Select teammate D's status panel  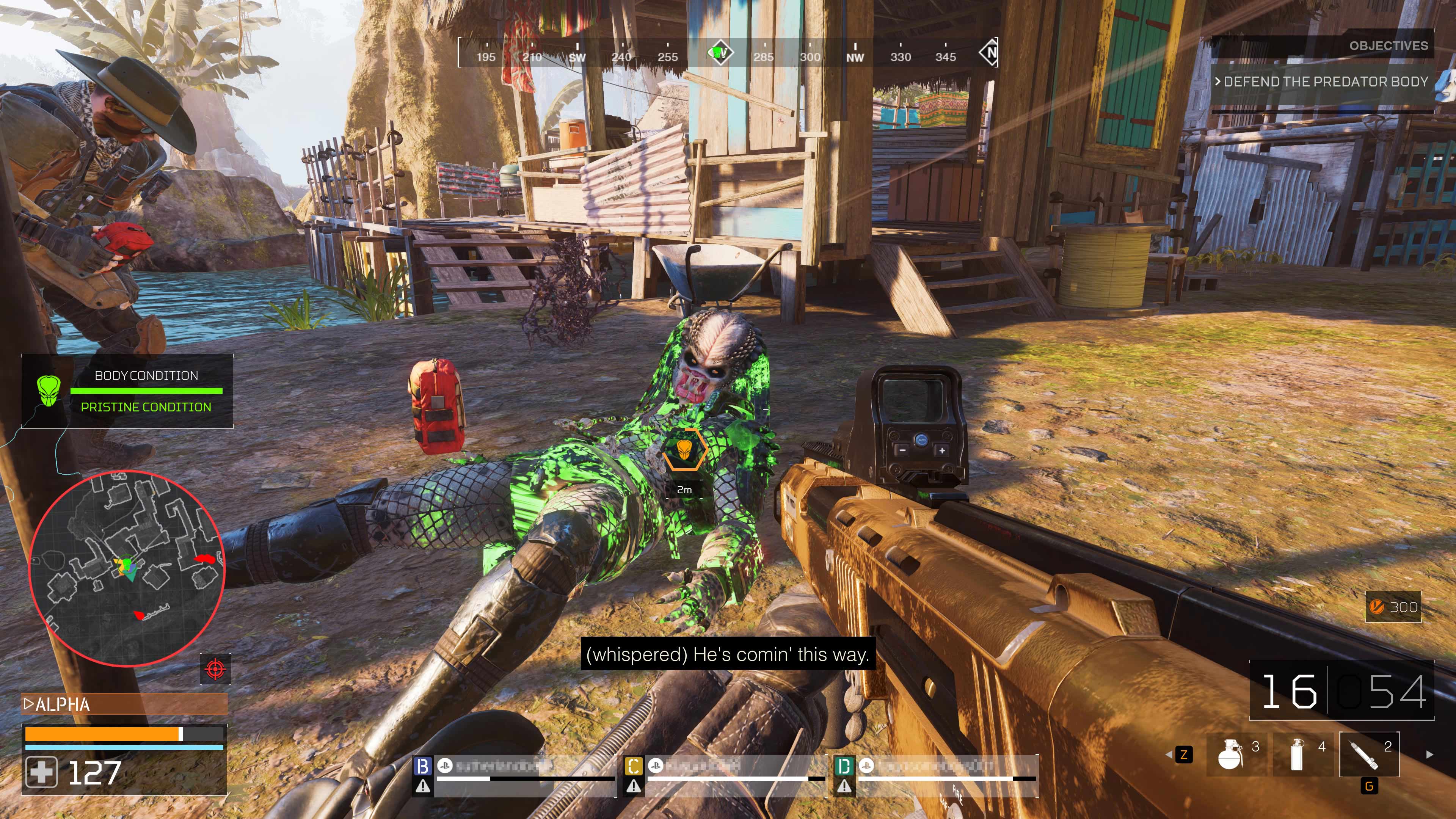pos(935,774)
